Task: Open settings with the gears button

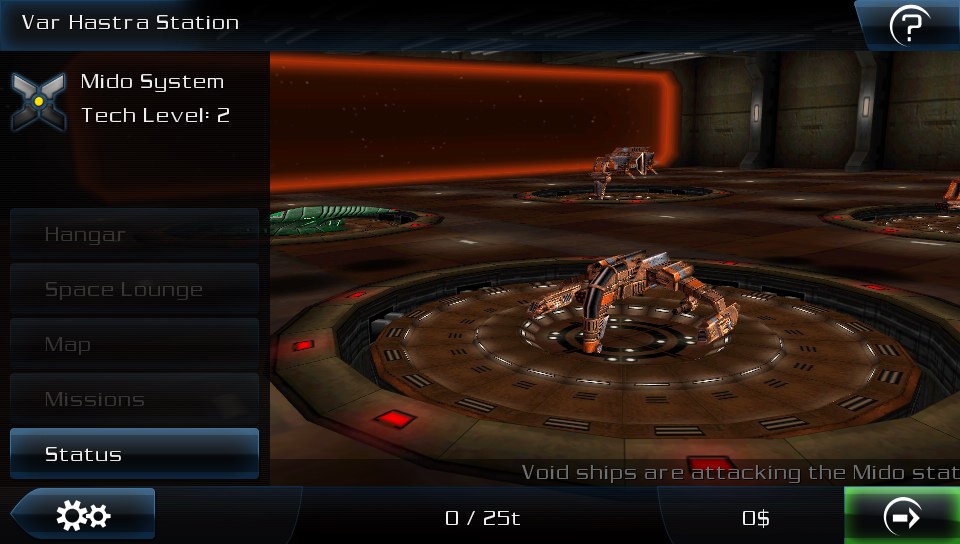Action: point(84,516)
